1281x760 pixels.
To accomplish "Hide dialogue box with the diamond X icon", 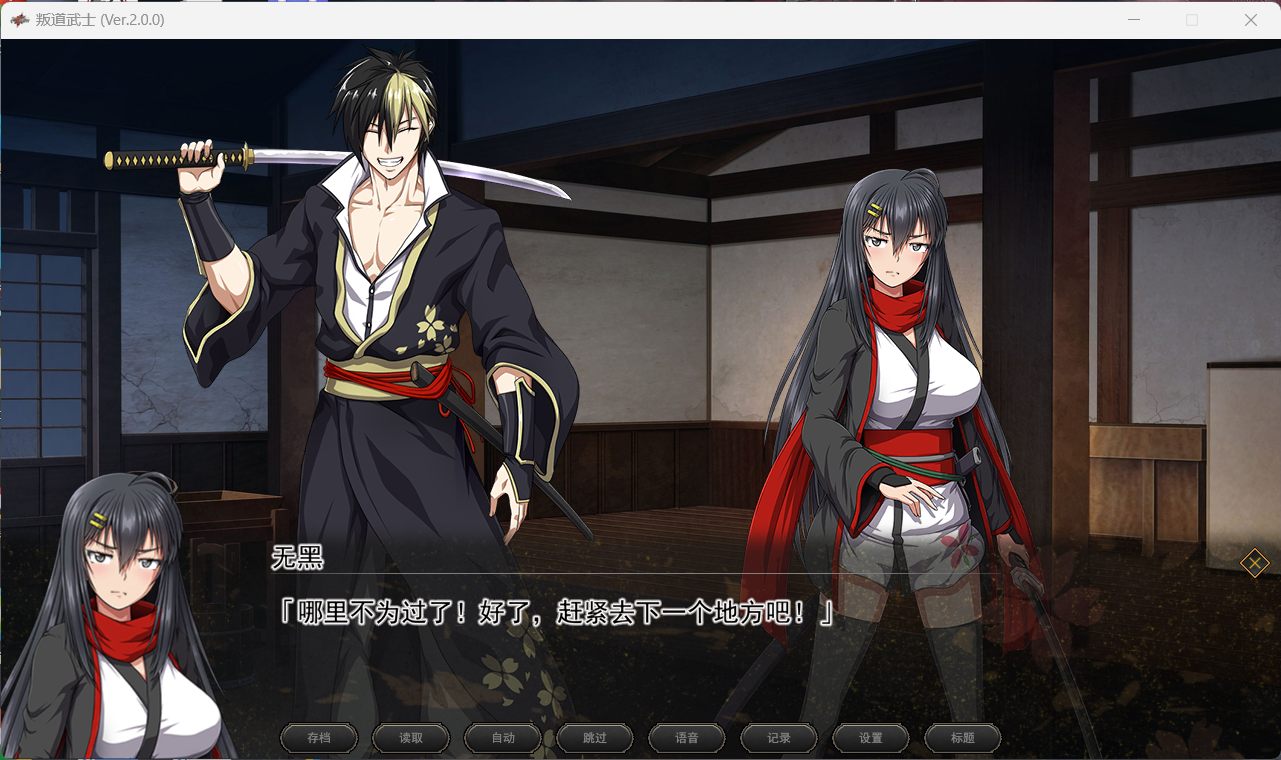I will click(x=1255, y=563).
